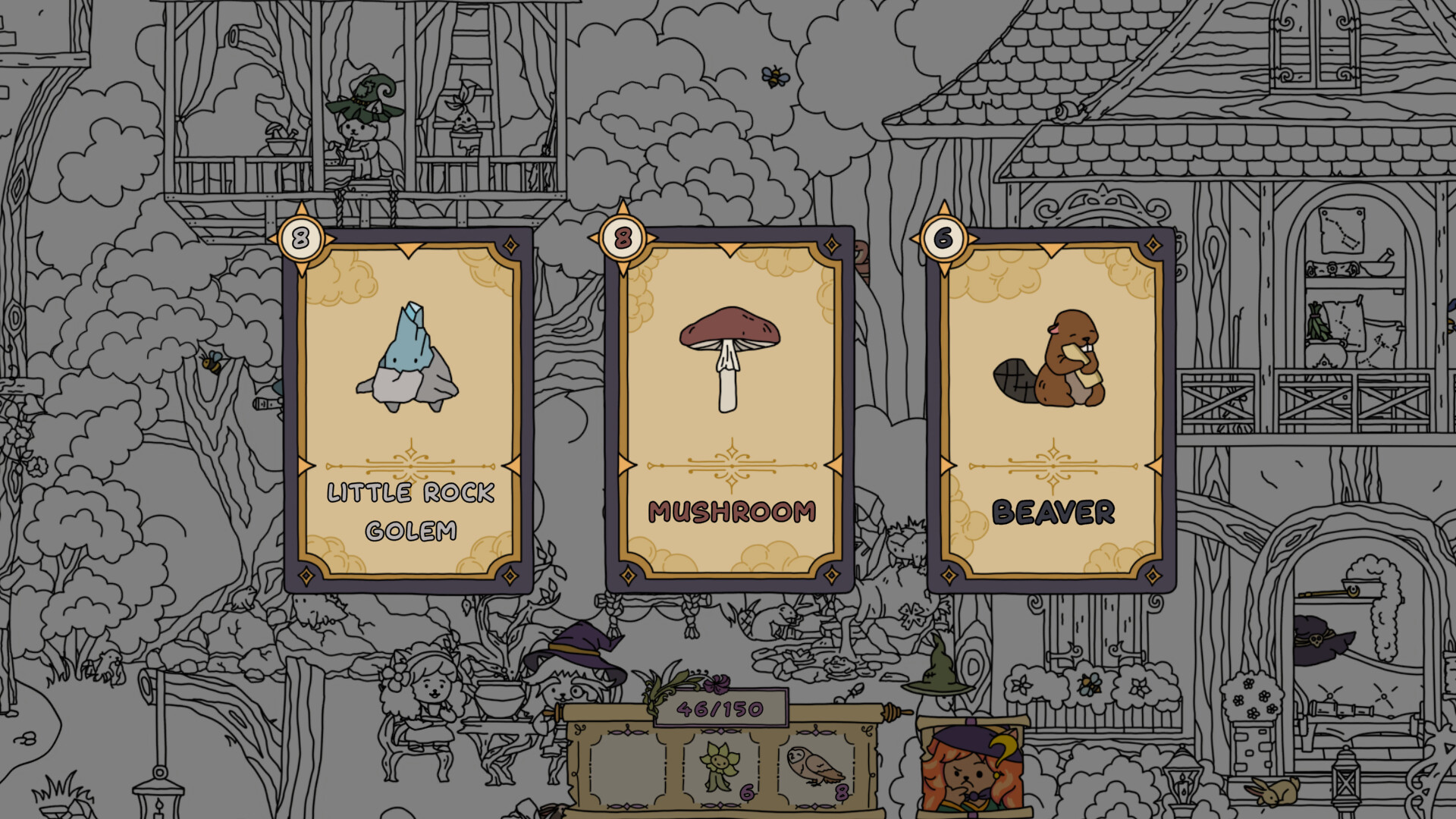Open the hint witch portrait
The width and height of the screenshot is (1456, 819).
971,770
